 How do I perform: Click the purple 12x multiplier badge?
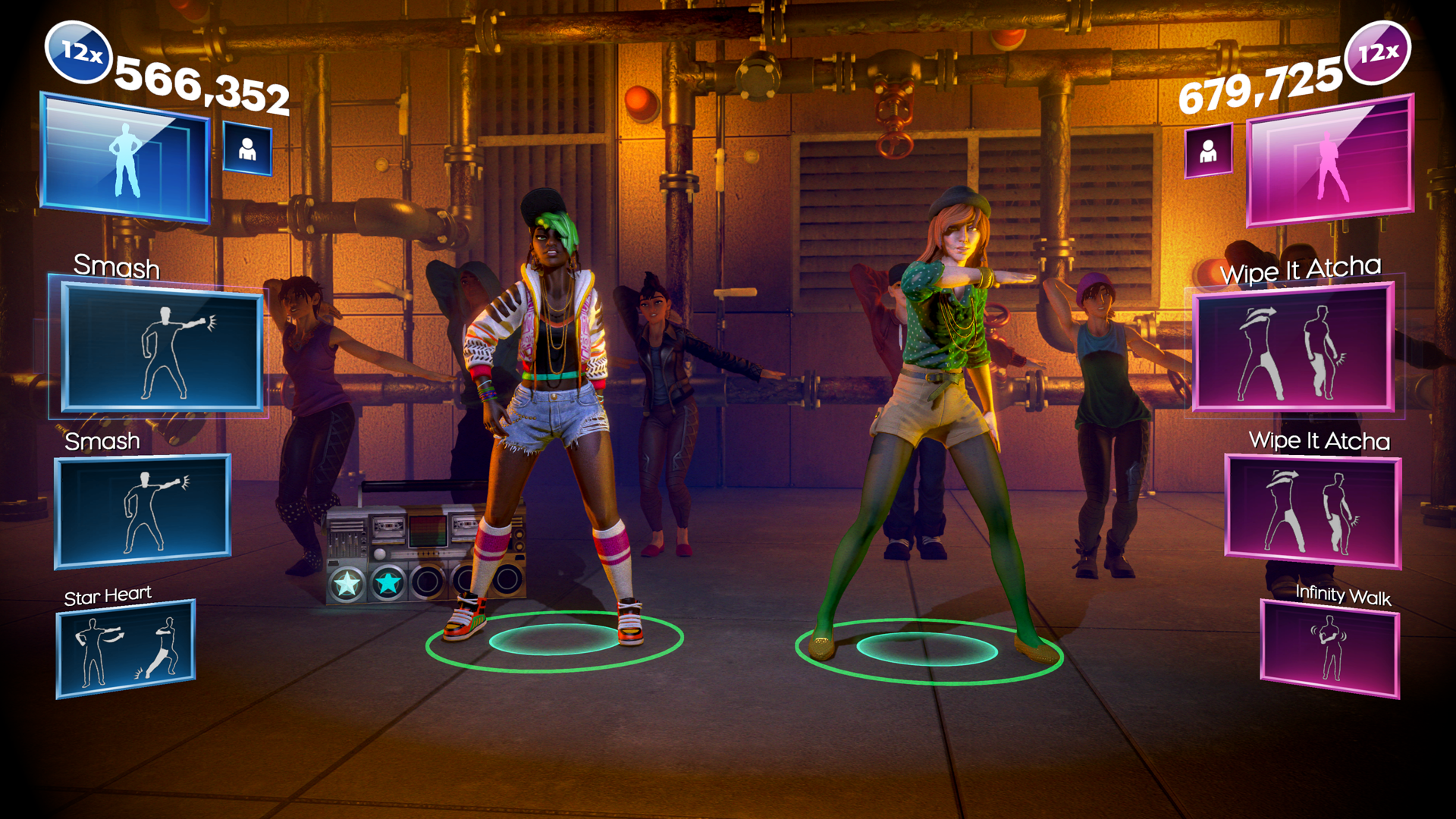coord(1378,53)
